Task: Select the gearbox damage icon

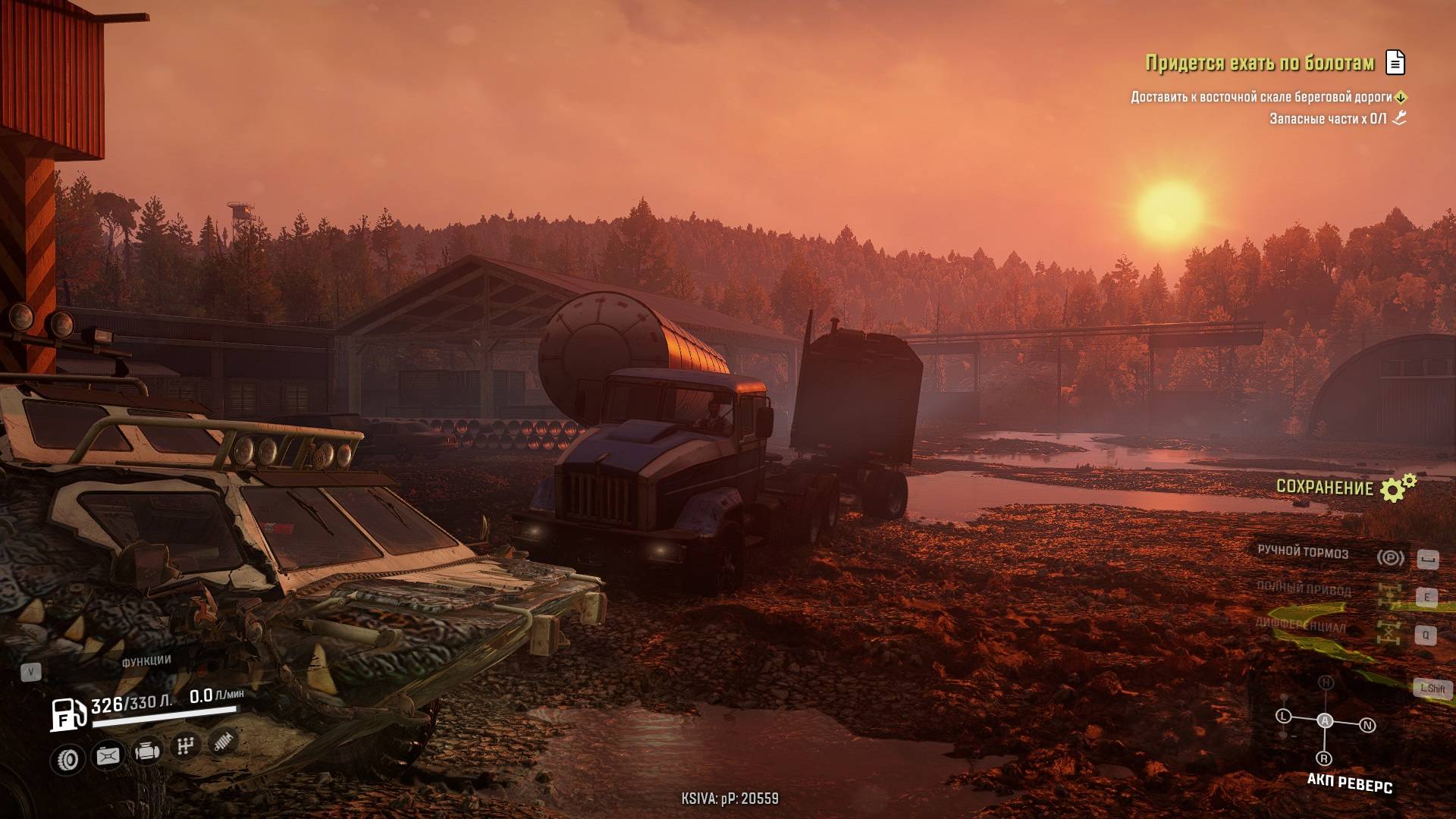Action: tap(185, 747)
